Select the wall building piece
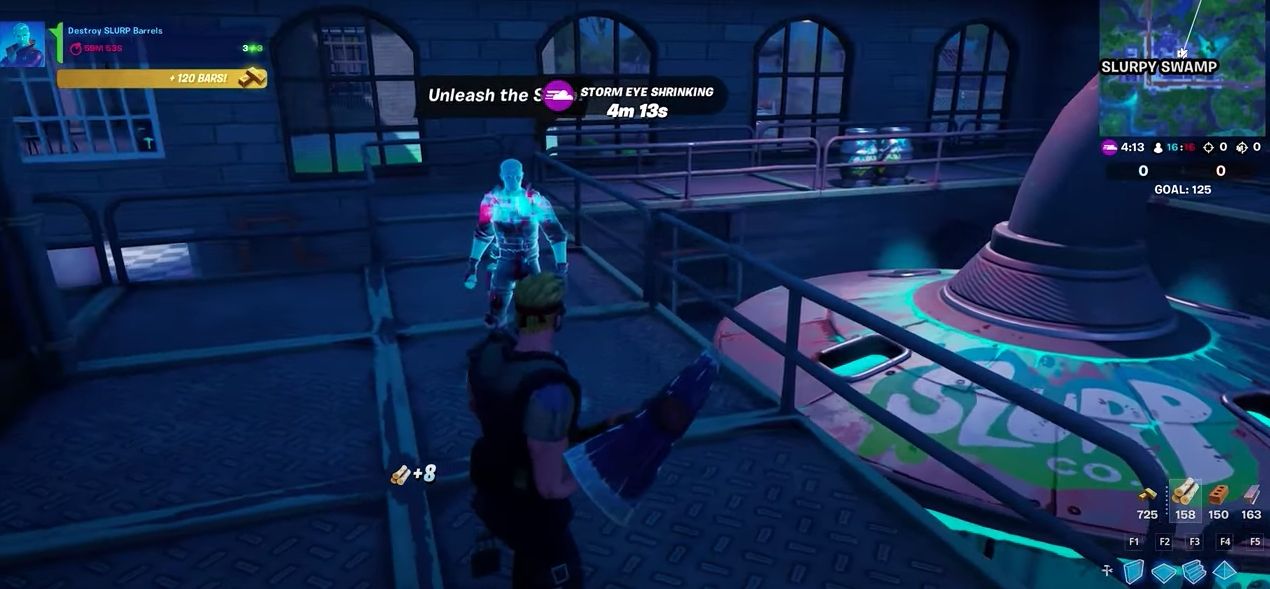1270x589 pixels. 1133,572
